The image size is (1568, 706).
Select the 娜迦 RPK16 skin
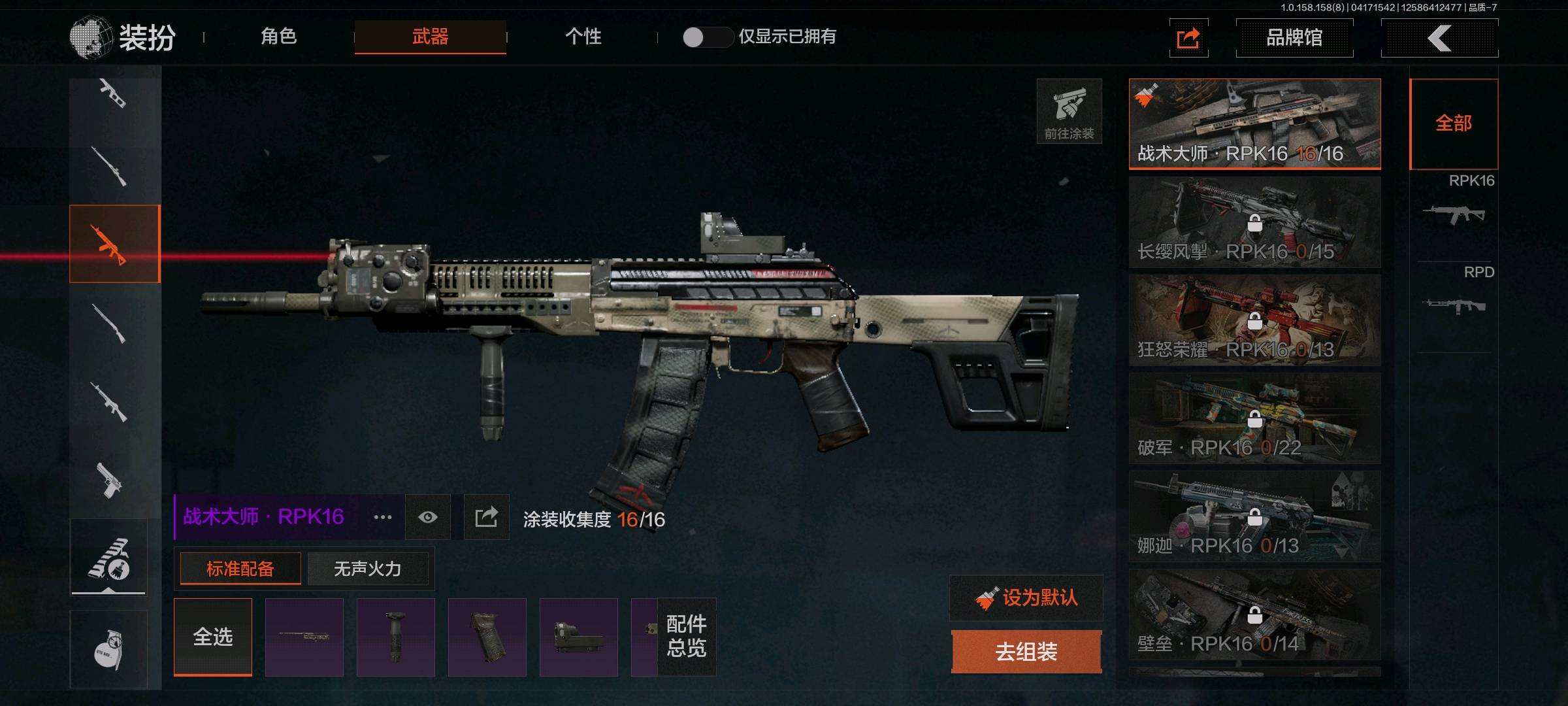[1254, 516]
